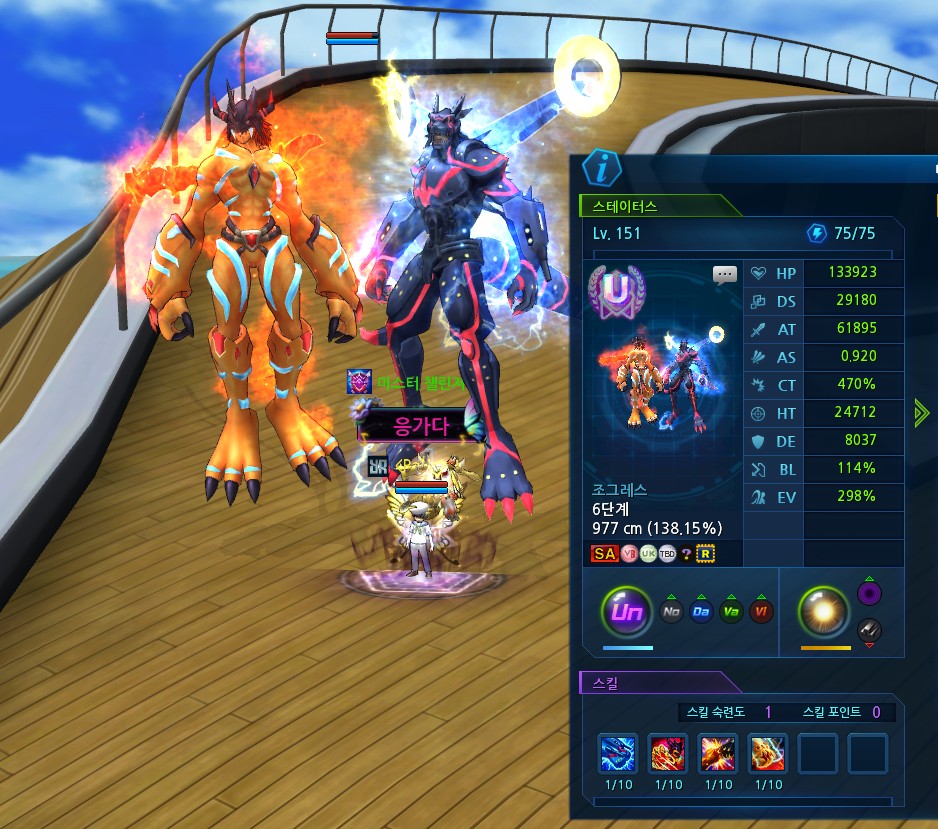This screenshot has height=829, width=938.
Task: Choose the red clawed creature skill icon
Action: (668, 753)
